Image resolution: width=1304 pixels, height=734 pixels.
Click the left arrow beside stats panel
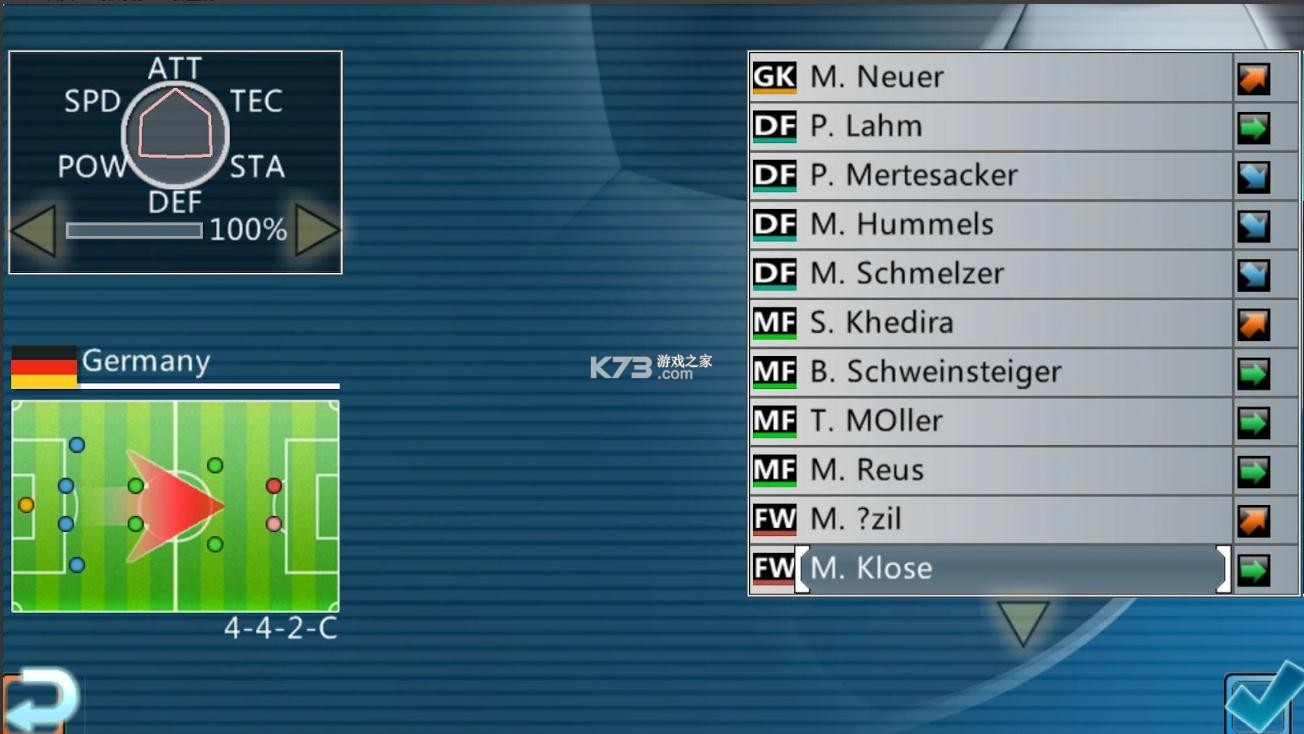point(32,231)
